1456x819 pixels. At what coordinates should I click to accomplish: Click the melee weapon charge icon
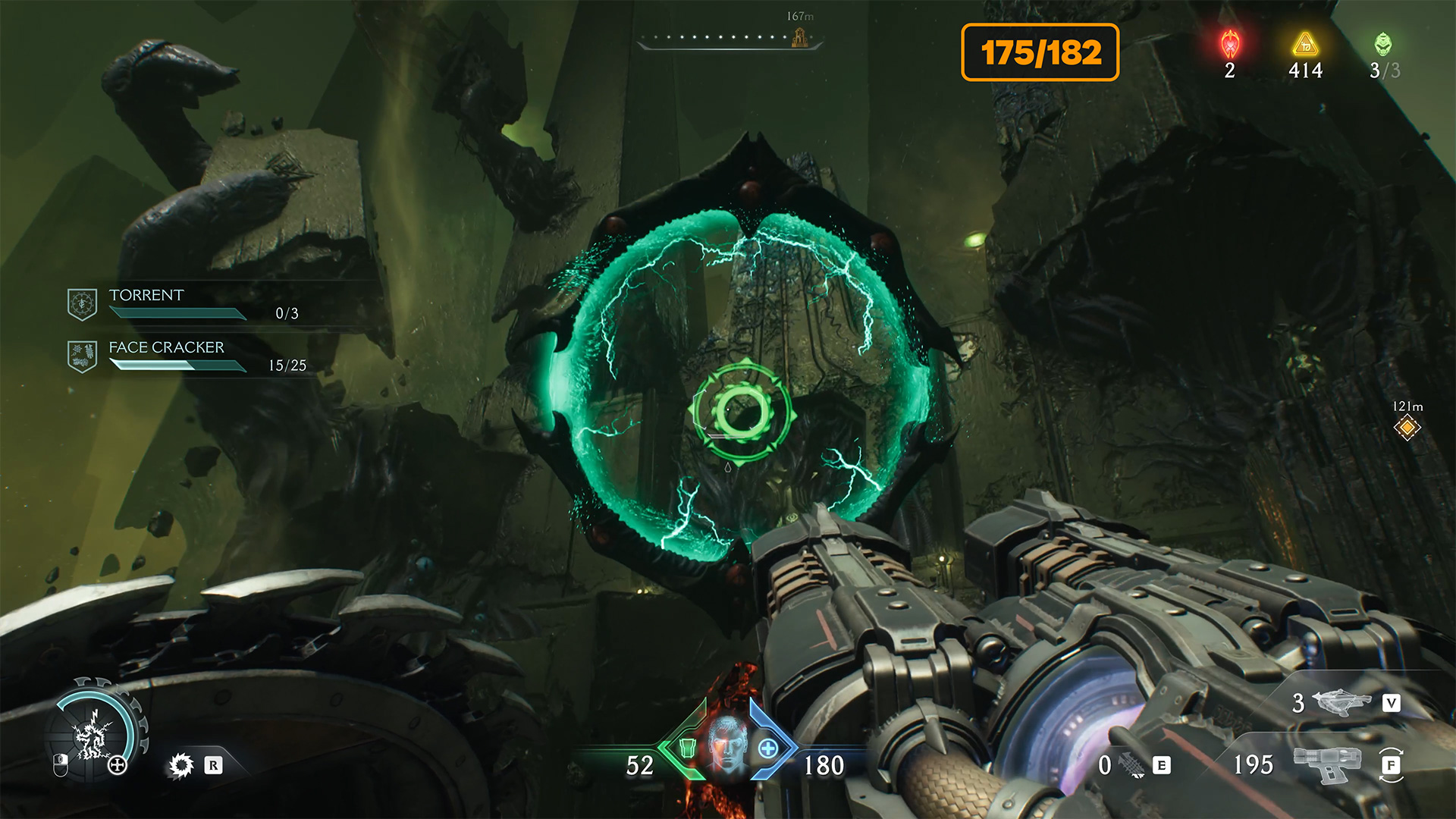1132,765
